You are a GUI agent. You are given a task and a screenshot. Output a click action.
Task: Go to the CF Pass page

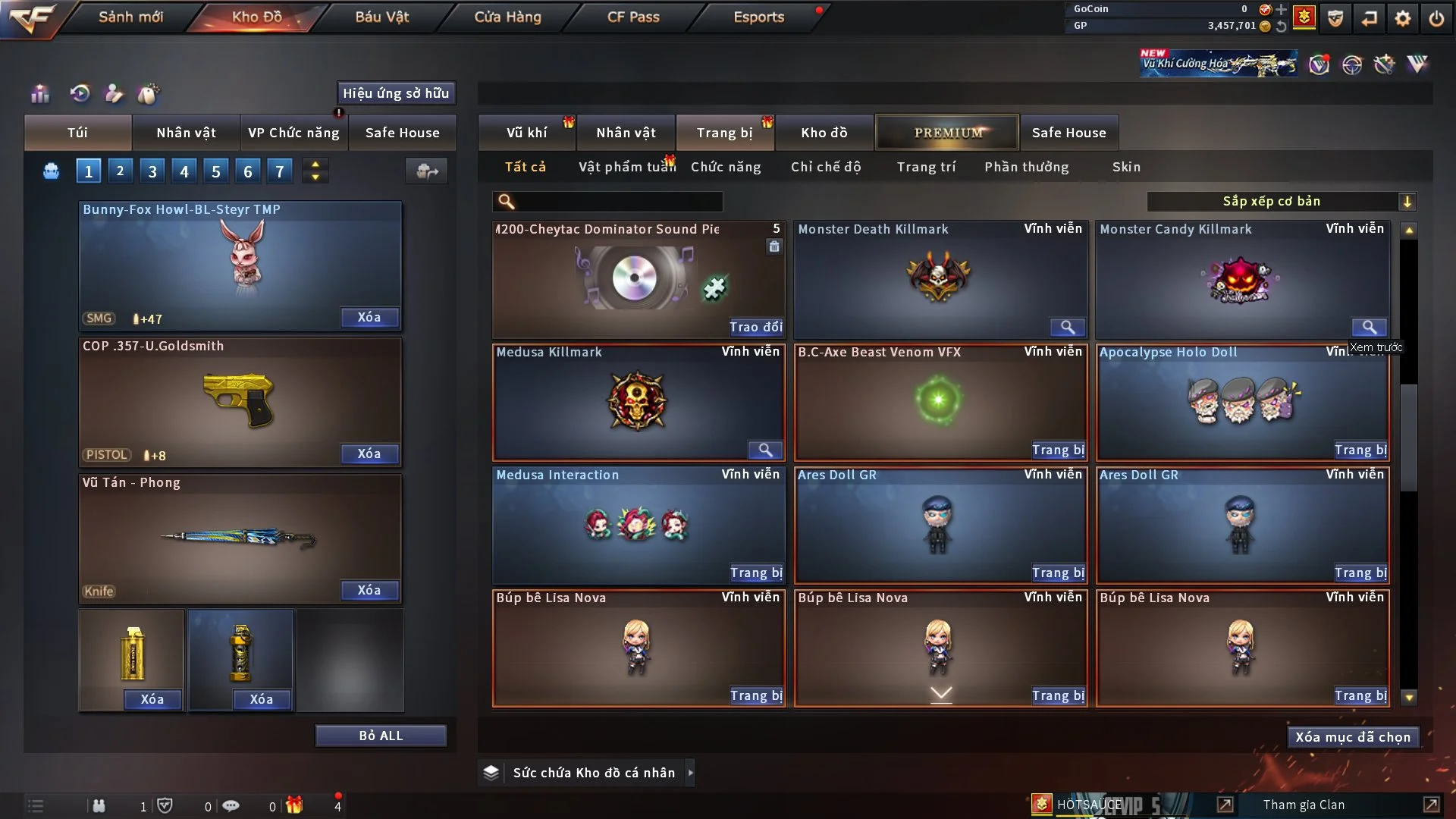point(633,17)
